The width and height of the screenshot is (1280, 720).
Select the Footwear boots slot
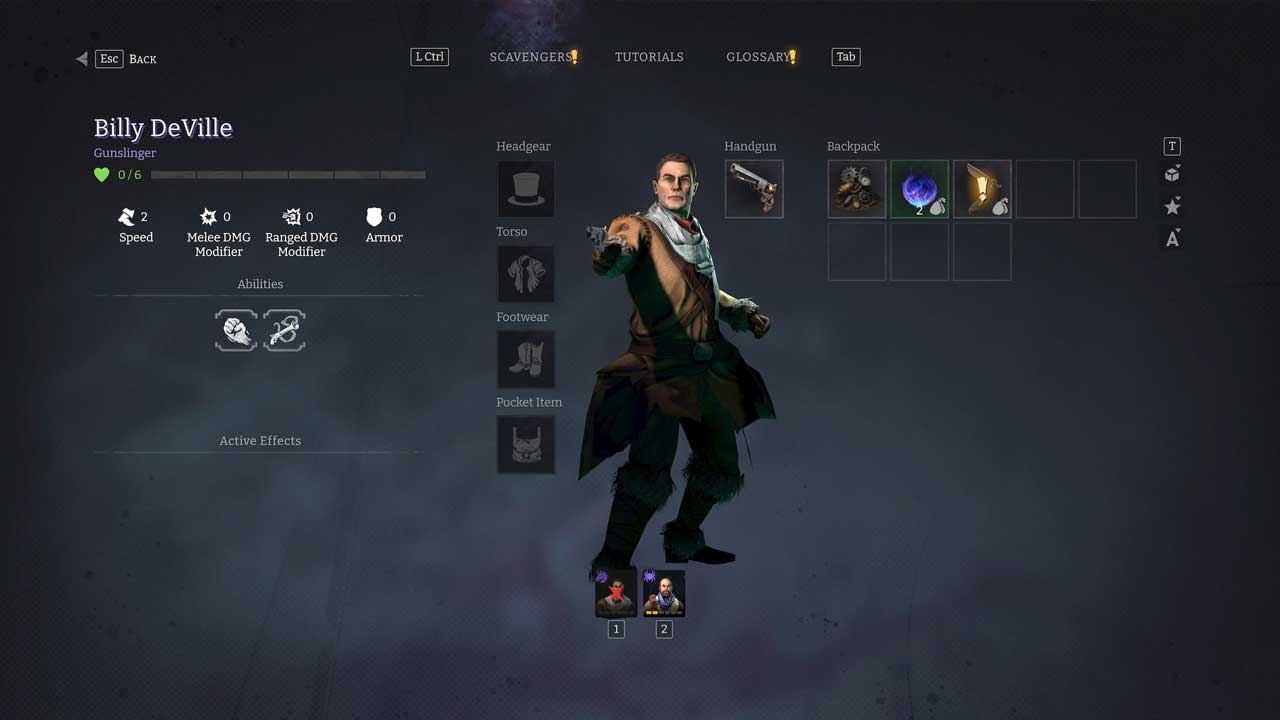click(x=526, y=360)
